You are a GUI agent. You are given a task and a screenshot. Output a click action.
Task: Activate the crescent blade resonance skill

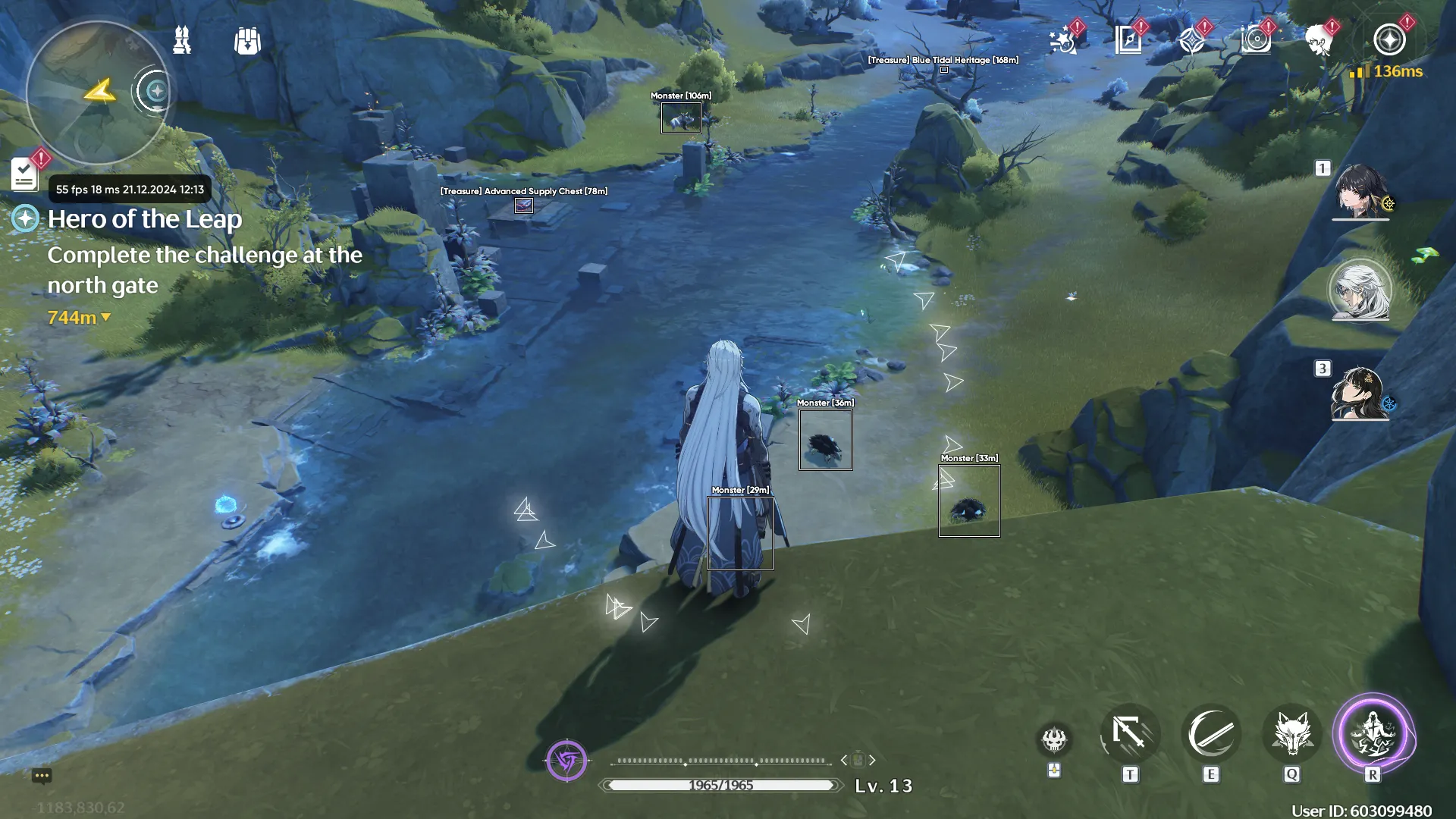[x=1211, y=734]
